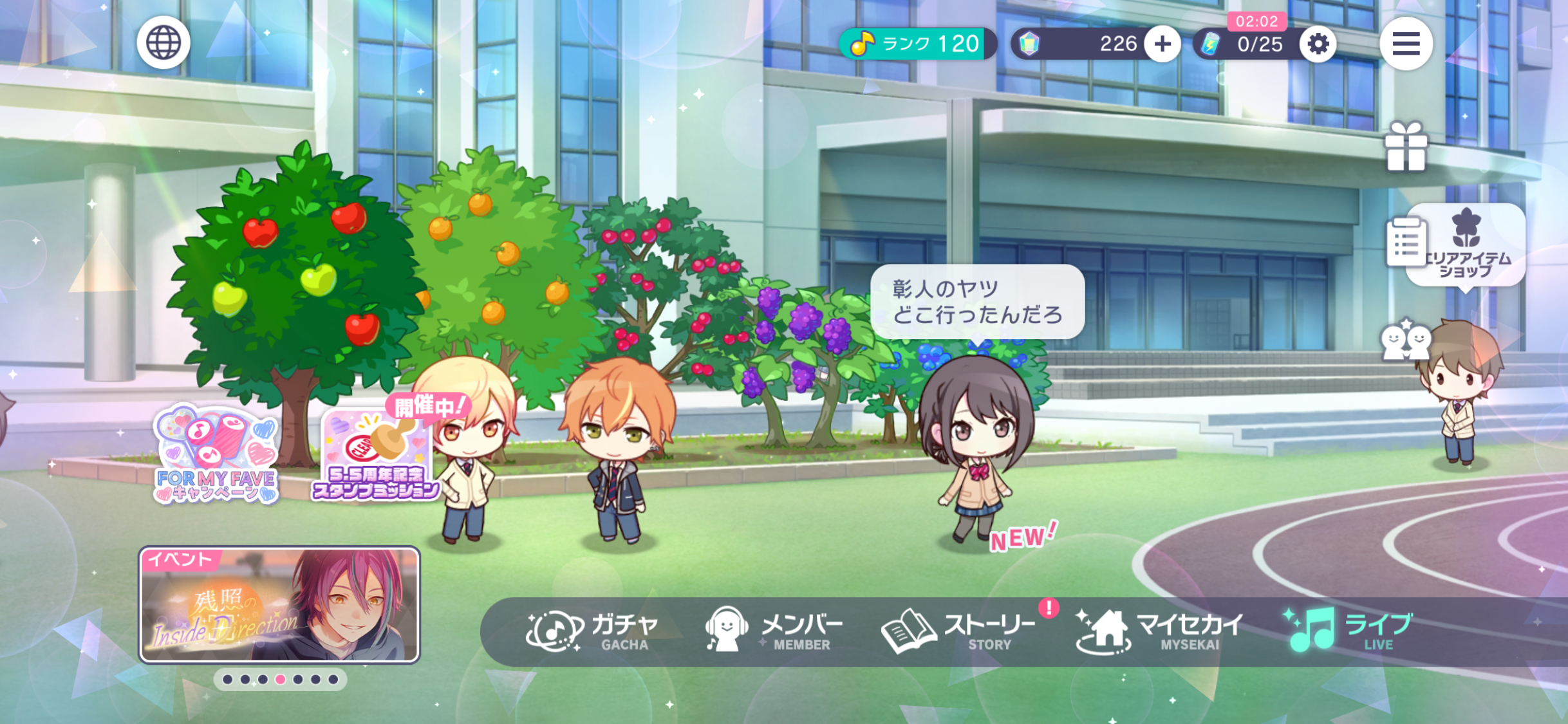Open the friends icon with two faces

coord(1405,340)
